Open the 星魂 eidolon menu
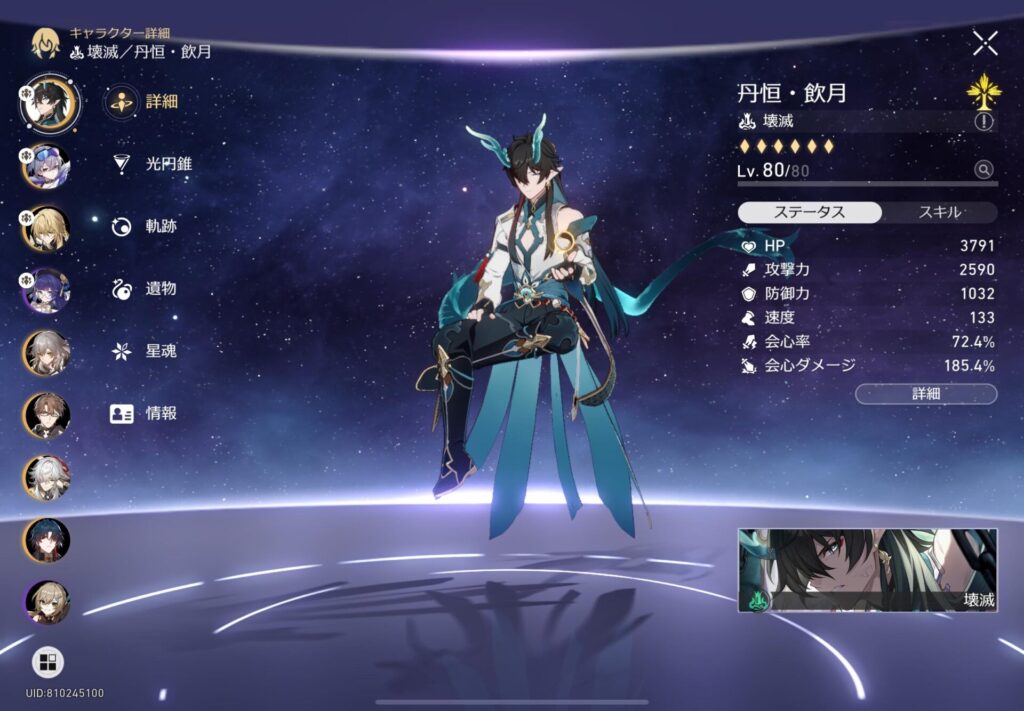The height and width of the screenshot is (711, 1024). 146,351
